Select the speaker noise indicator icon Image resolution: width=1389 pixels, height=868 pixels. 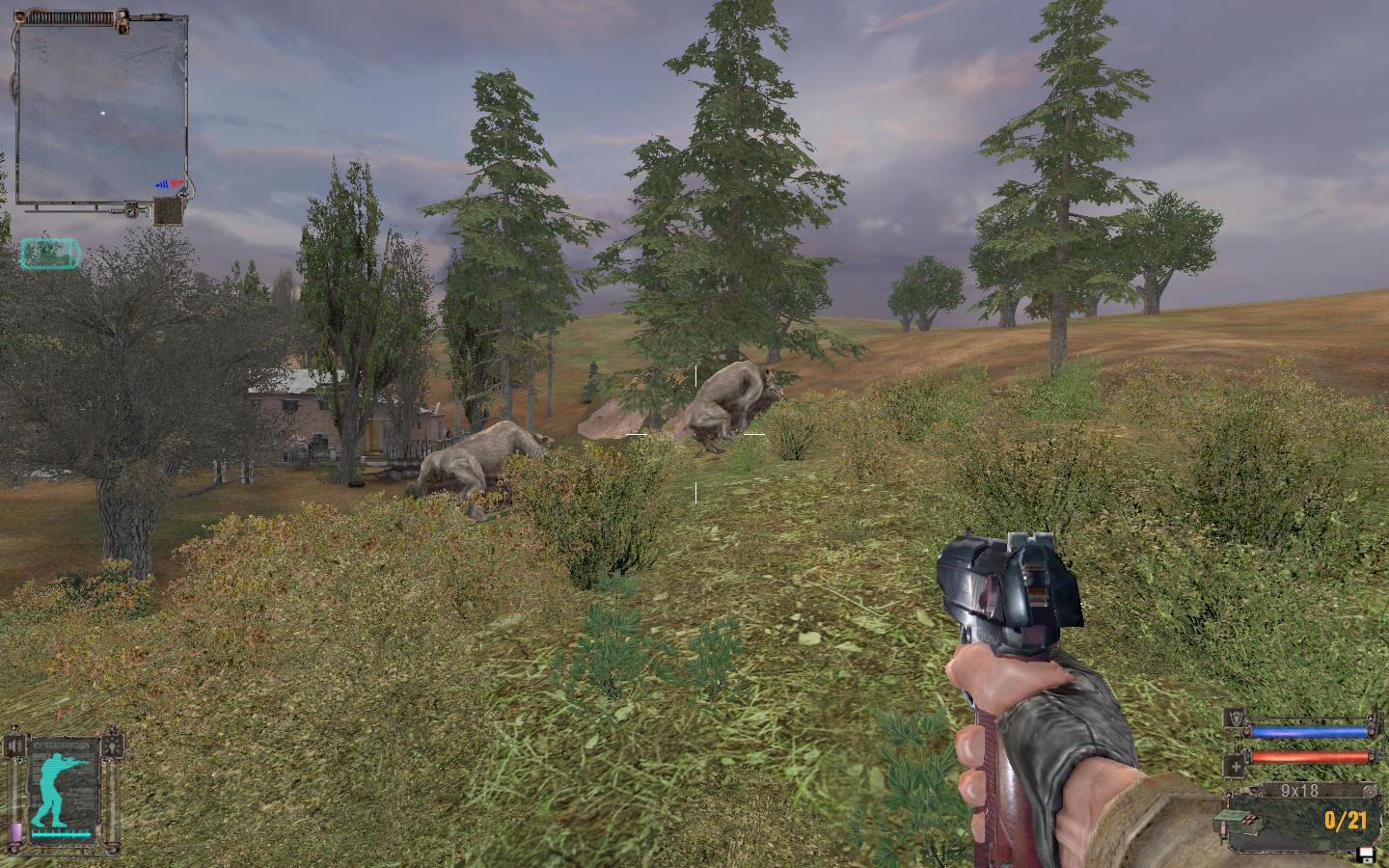pyautogui.click(x=14, y=747)
